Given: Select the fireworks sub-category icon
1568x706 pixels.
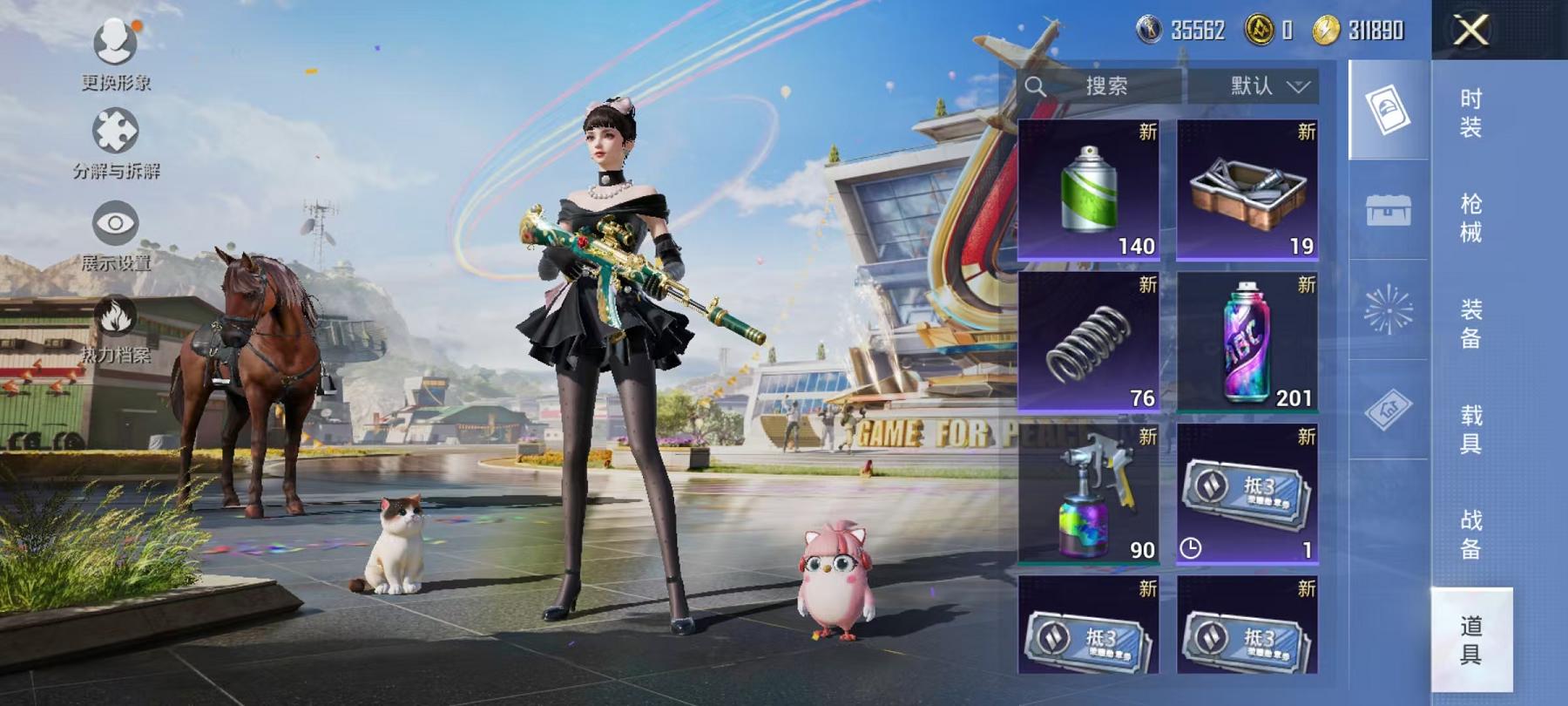Looking at the screenshot, I should click(x=1389, y=309).
